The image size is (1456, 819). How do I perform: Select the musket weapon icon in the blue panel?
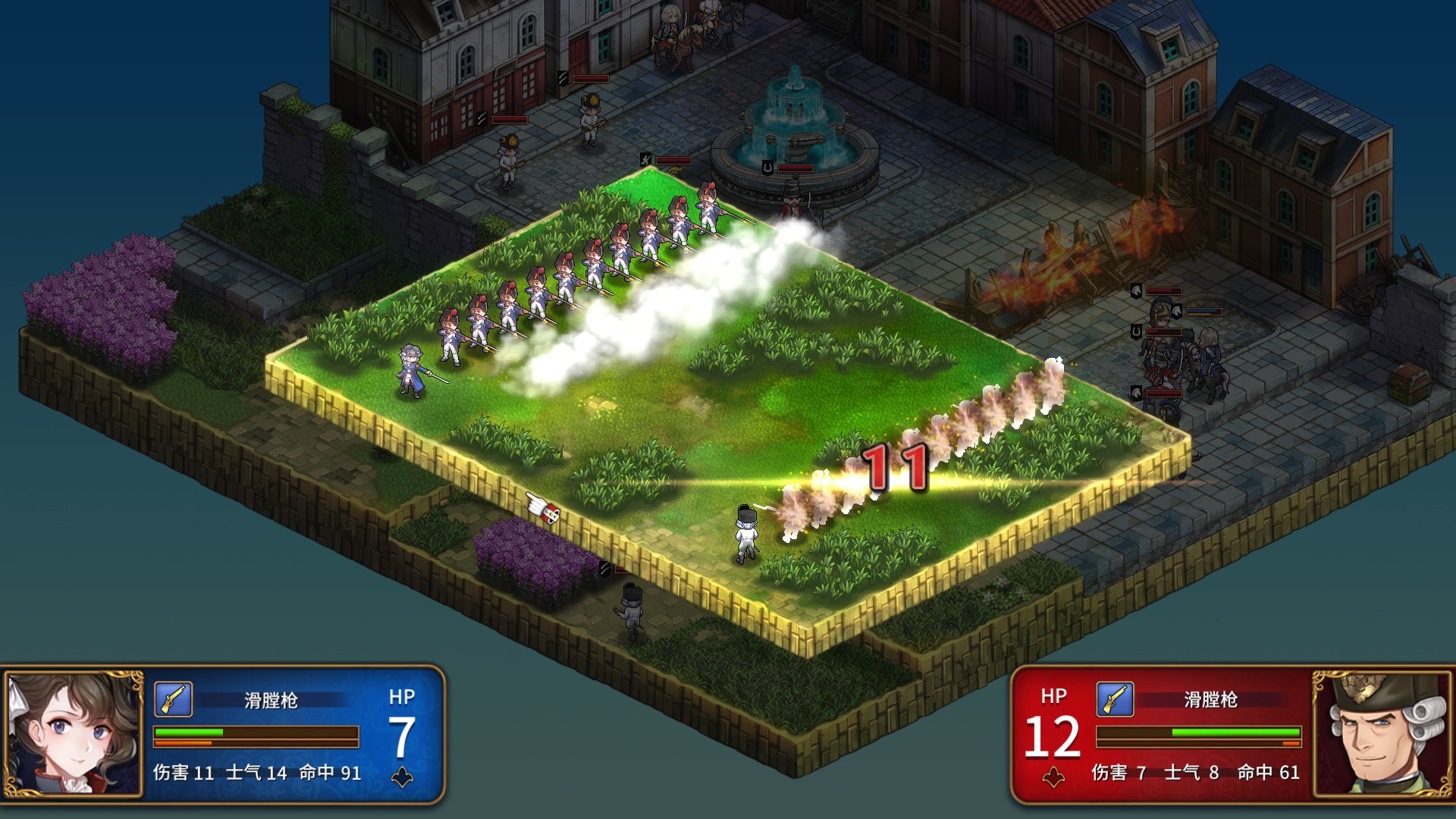pos(173,698)
